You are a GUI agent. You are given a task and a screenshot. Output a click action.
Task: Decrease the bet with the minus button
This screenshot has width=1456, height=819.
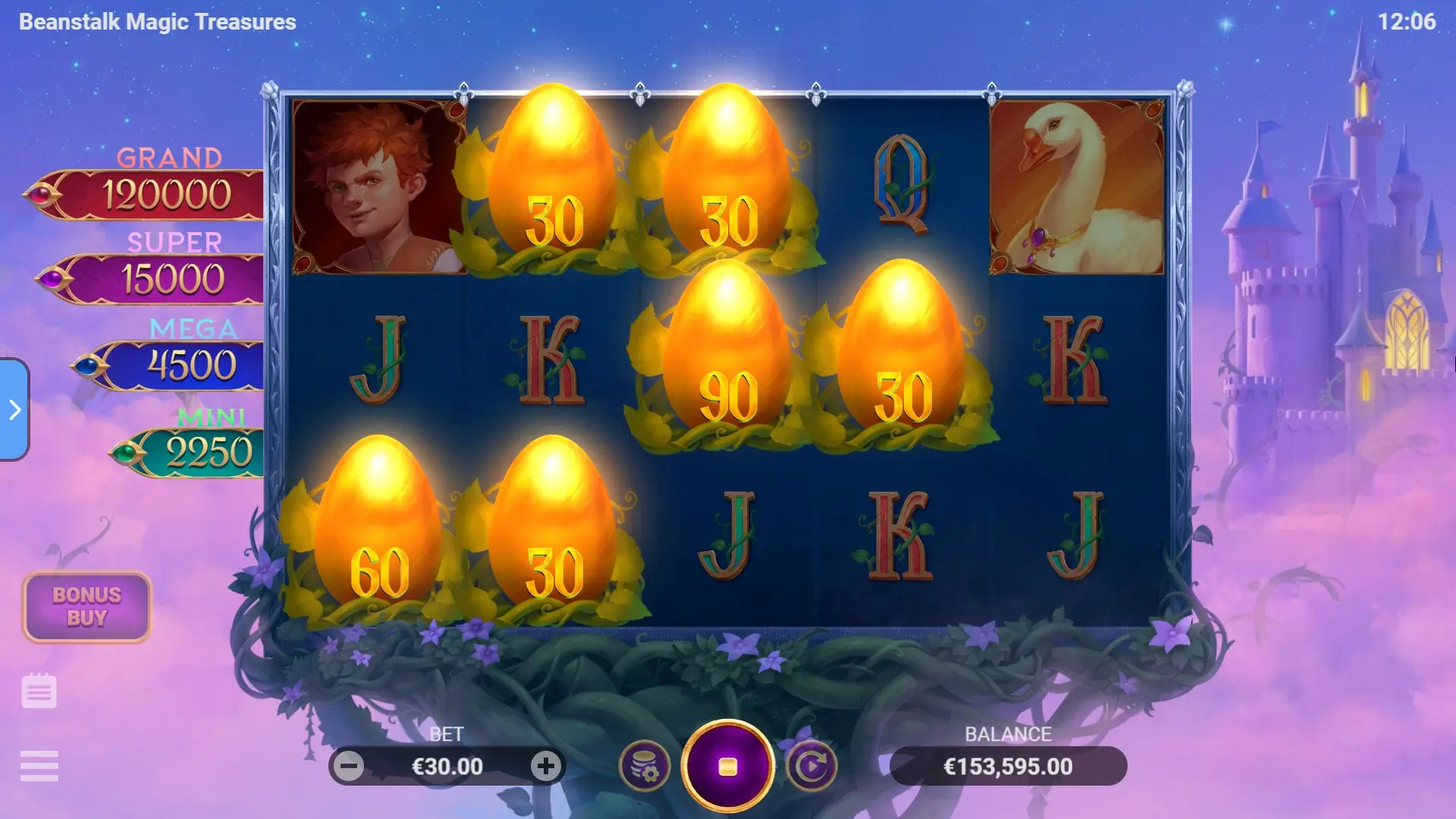tap(349, 766)
